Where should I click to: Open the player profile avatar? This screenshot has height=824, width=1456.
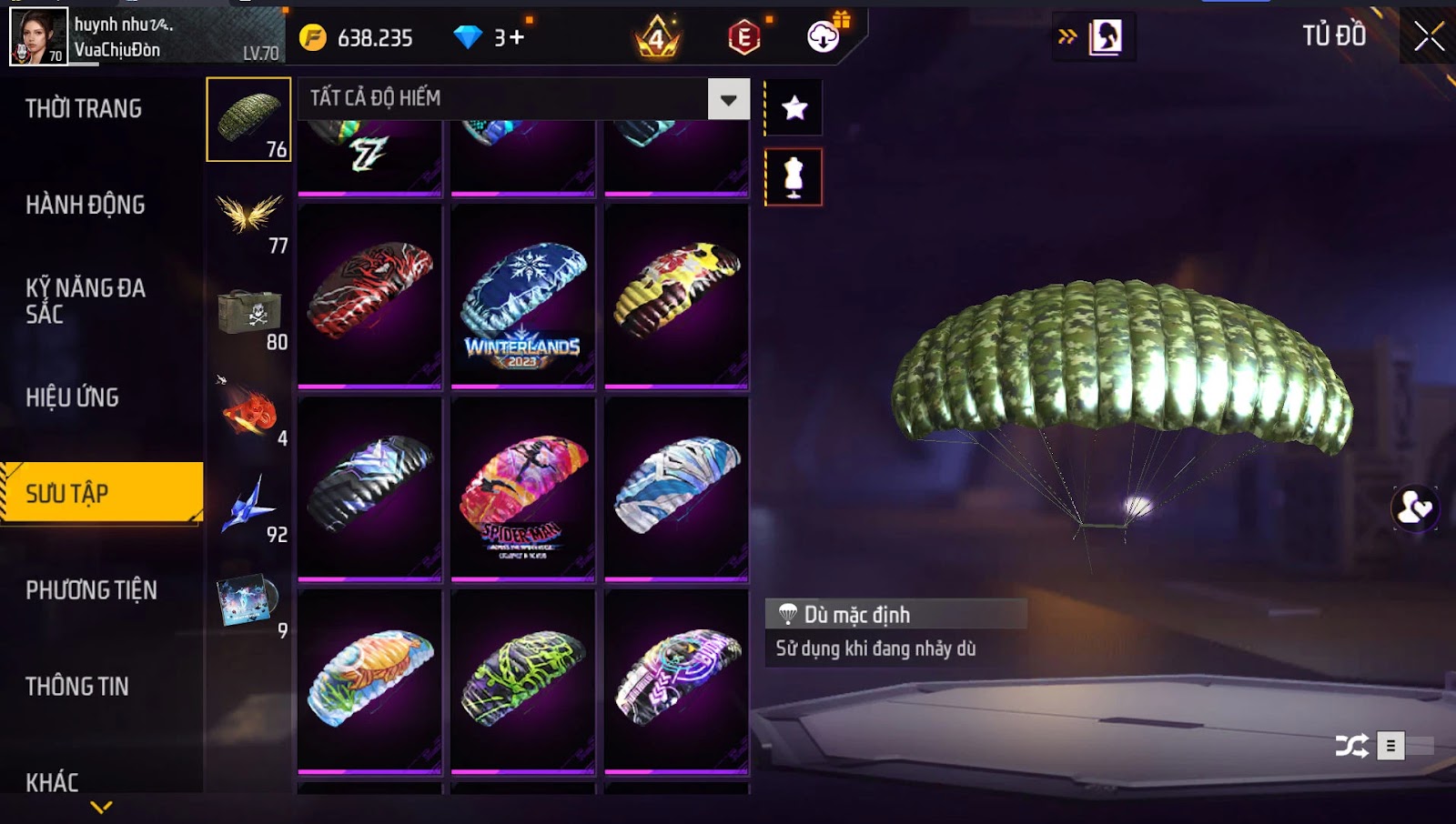coord(38,36)
